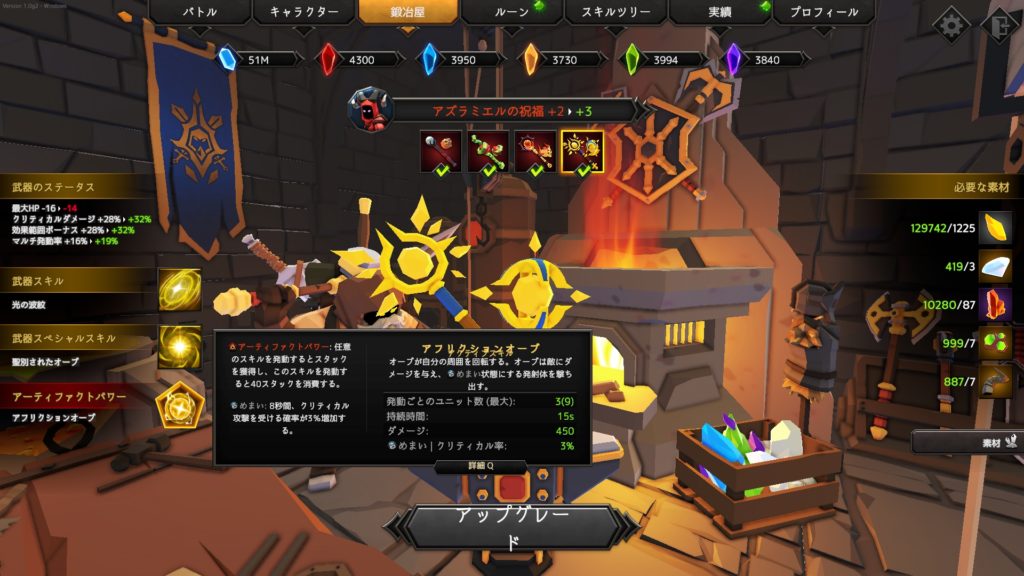Show the 光の波紋 weapon skill icon

coord(179,290)
